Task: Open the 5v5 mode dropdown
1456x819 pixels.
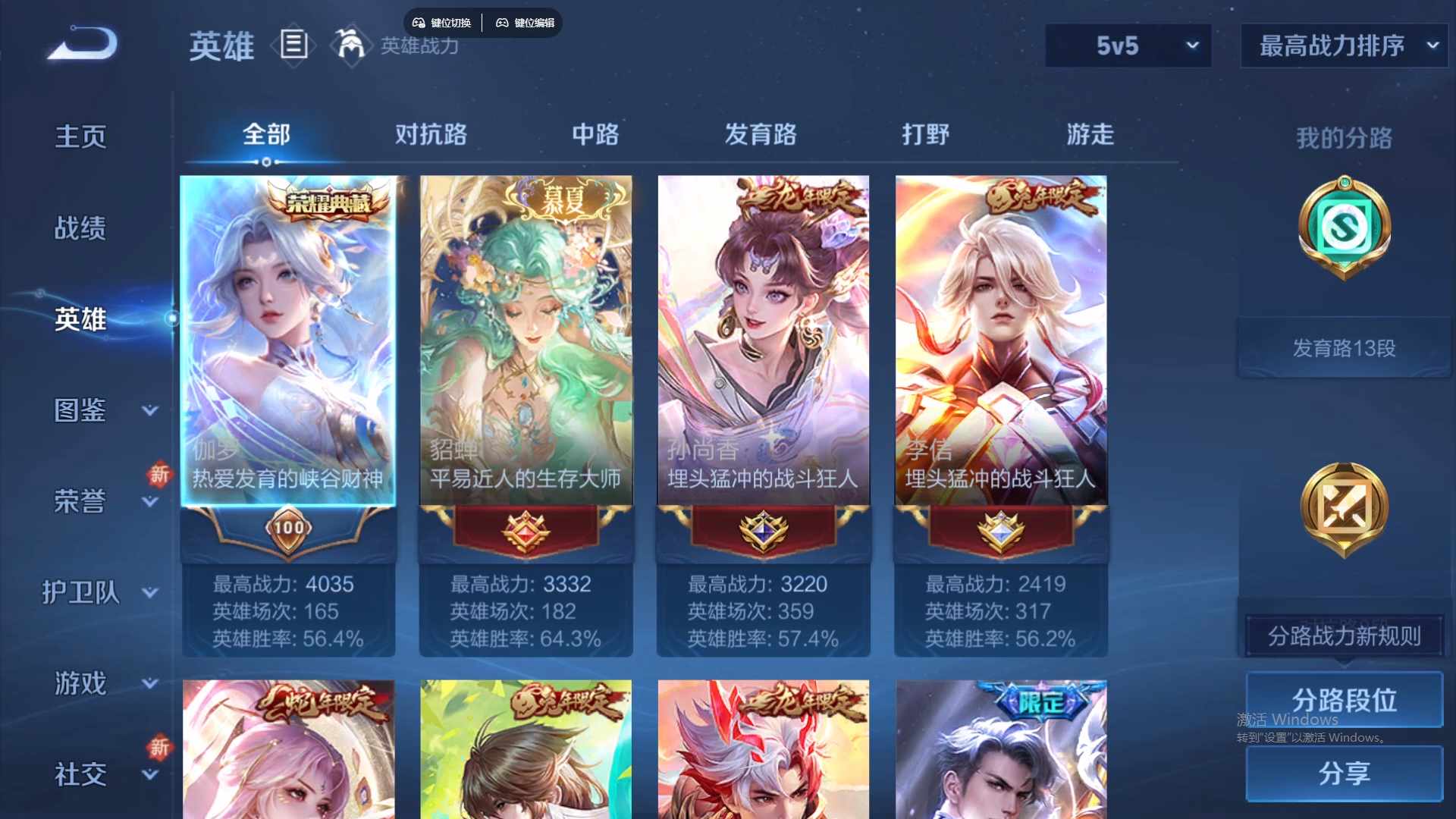Action: [x=1128, y=45]
